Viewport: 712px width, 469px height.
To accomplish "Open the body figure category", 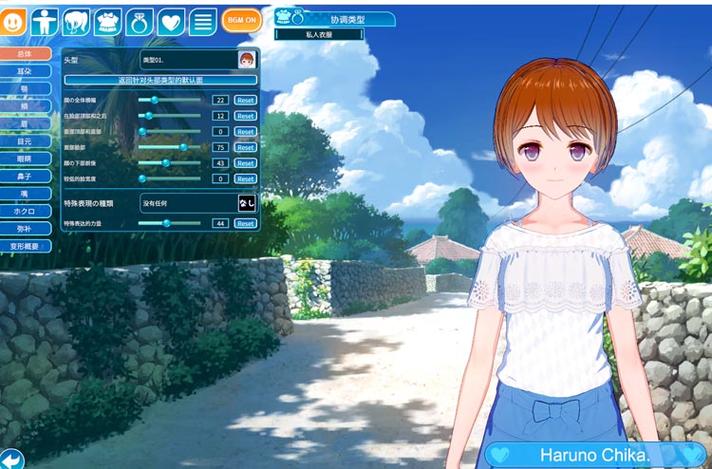I will coord(44,20).
